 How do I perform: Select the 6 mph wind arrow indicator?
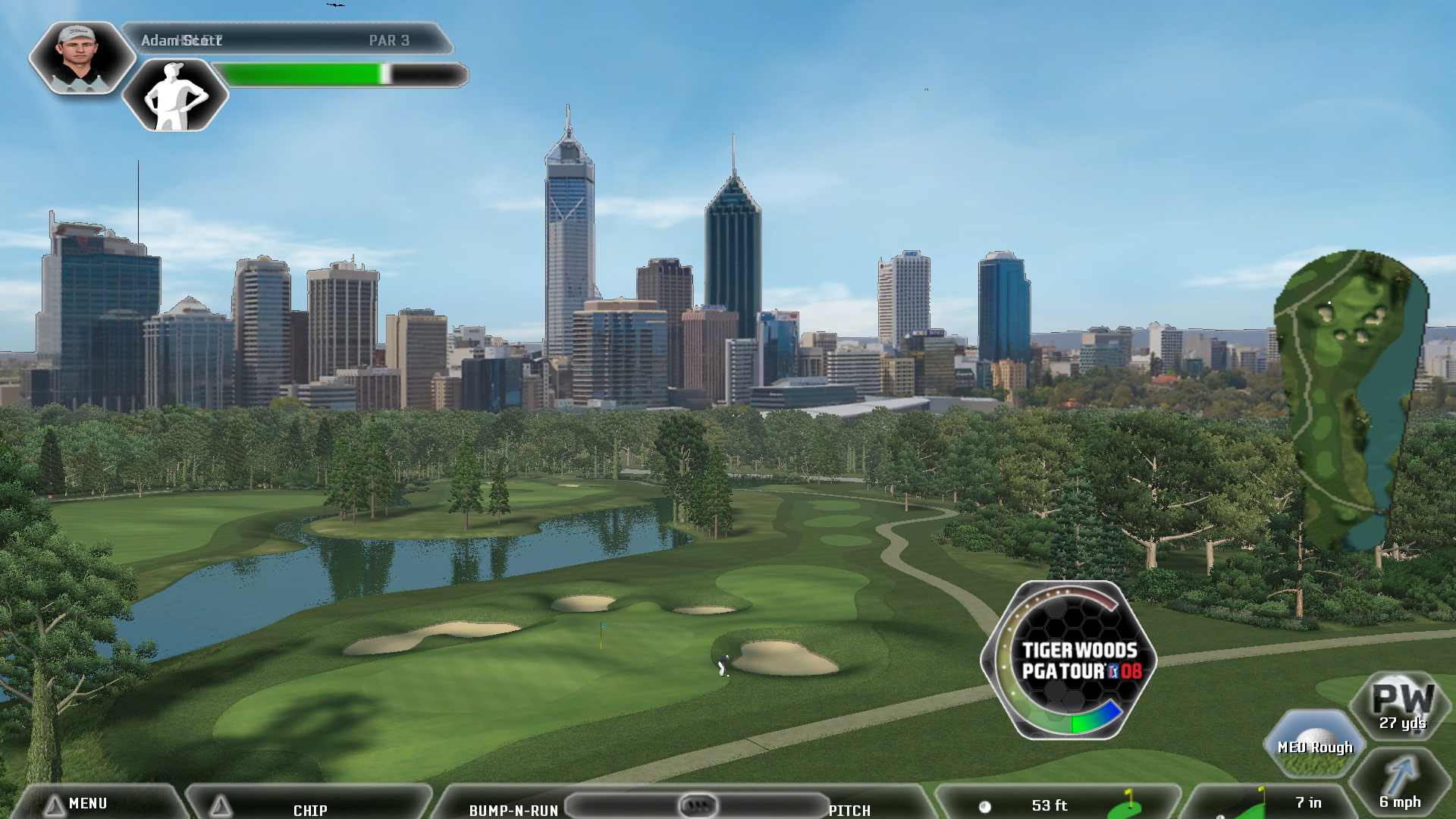click(1400, 785)
